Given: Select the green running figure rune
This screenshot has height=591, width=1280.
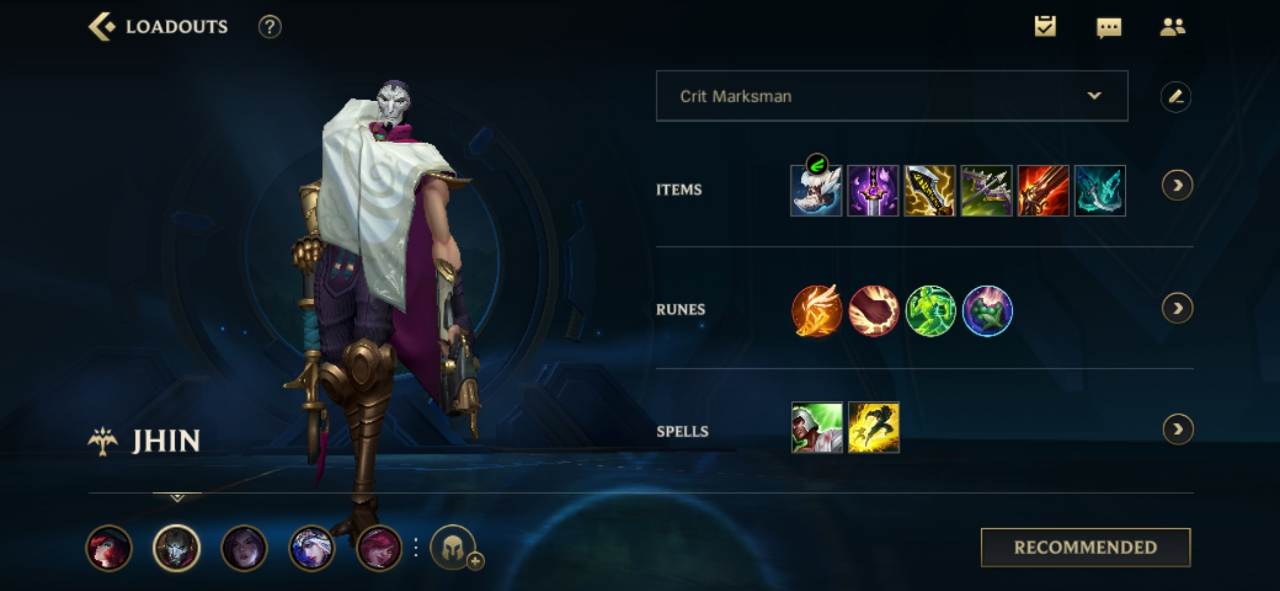Looking at the screenshot, I should pyautogui.click(x=931, y=311).
